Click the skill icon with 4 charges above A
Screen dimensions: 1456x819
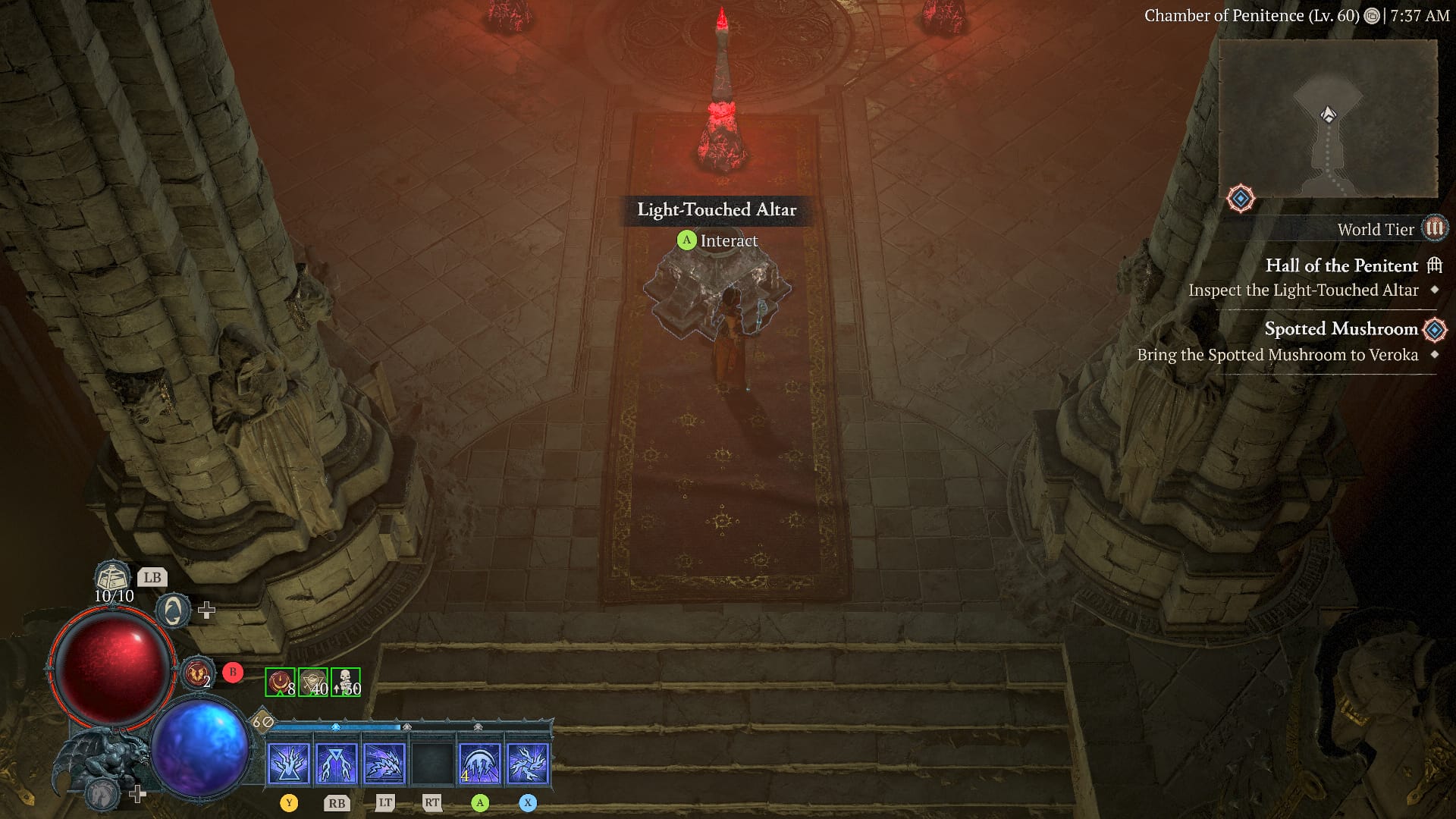480,762
